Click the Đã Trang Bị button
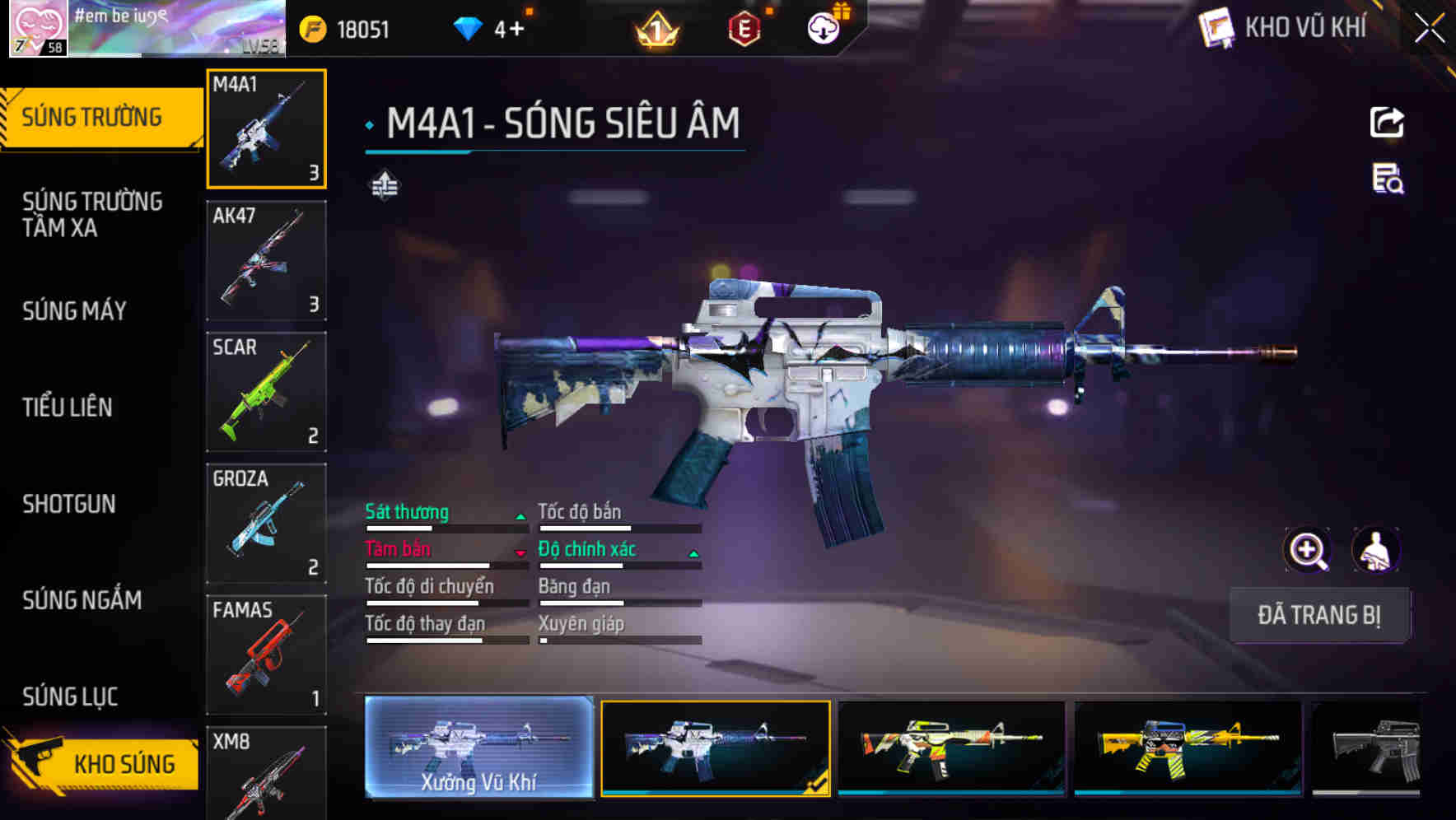 point(1318,615)
